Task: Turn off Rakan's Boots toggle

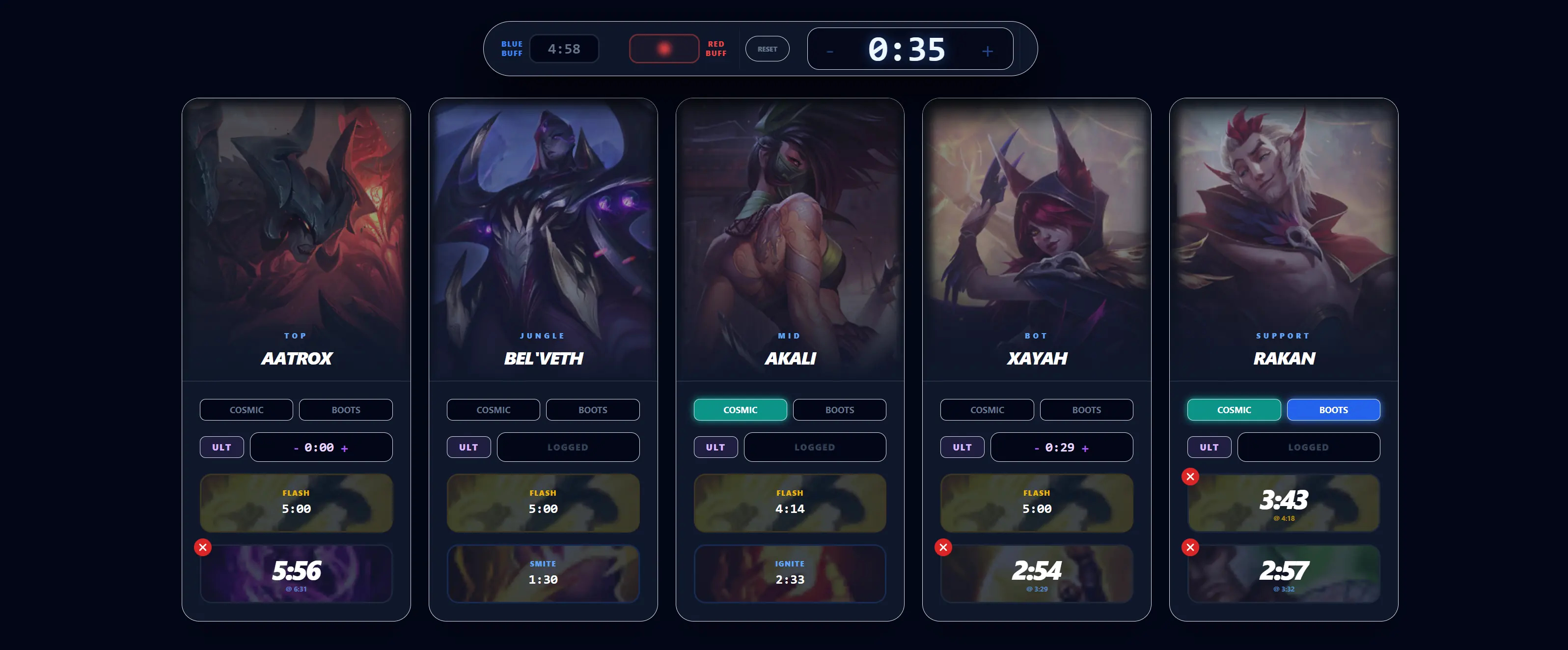Action: 1333,410
